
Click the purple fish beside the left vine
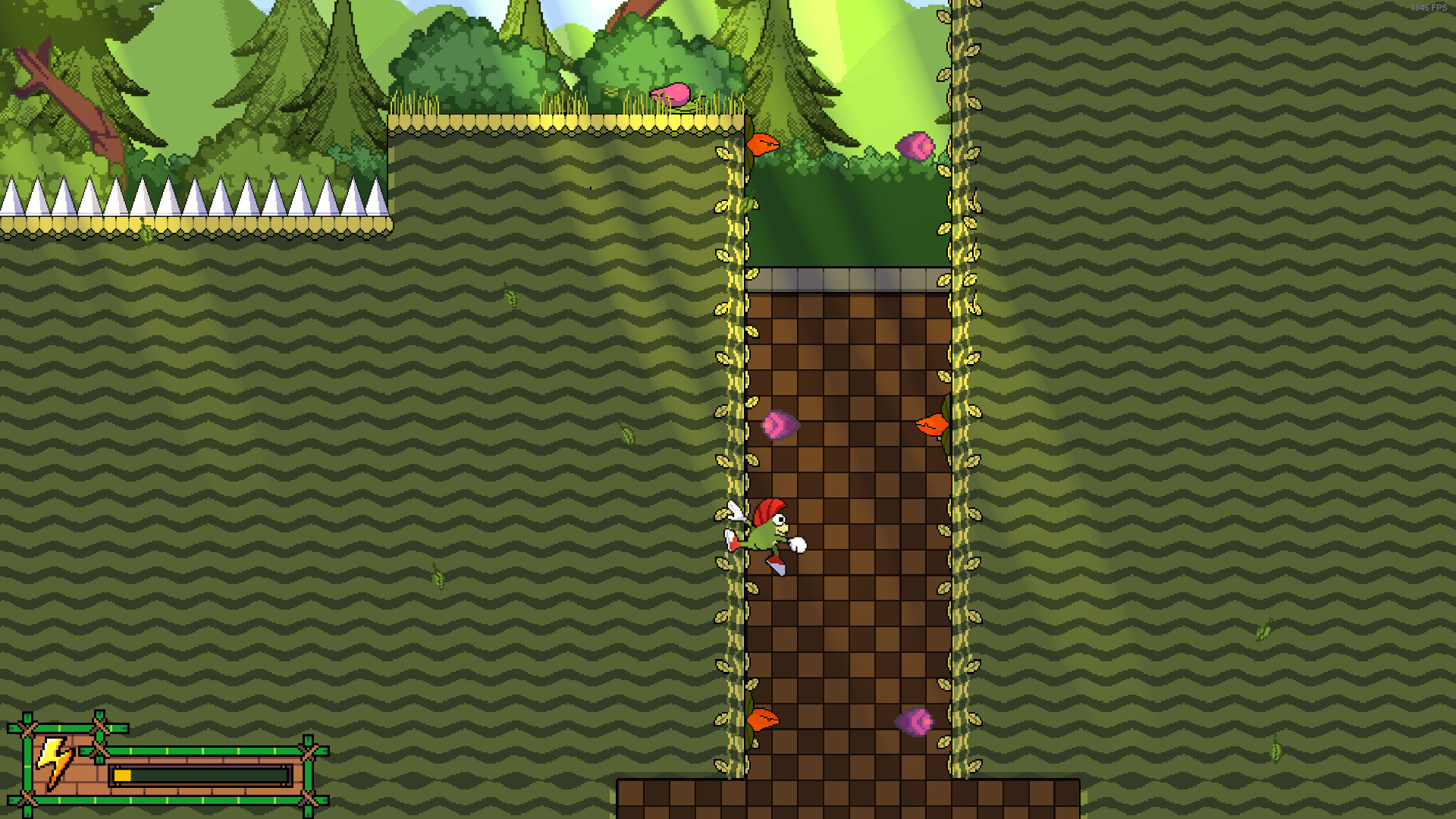click(781, 425)
